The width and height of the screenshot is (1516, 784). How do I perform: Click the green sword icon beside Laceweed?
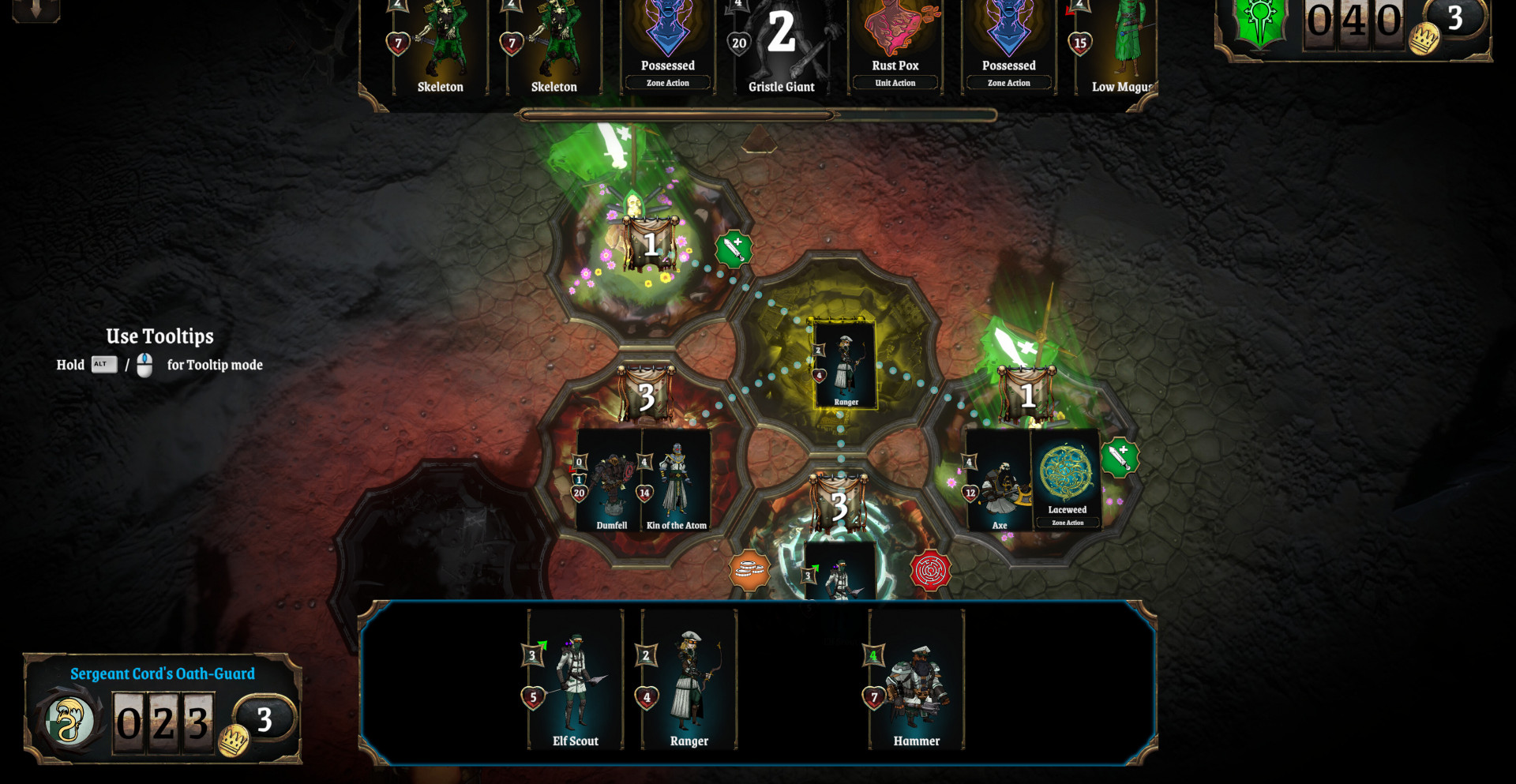1120,457
